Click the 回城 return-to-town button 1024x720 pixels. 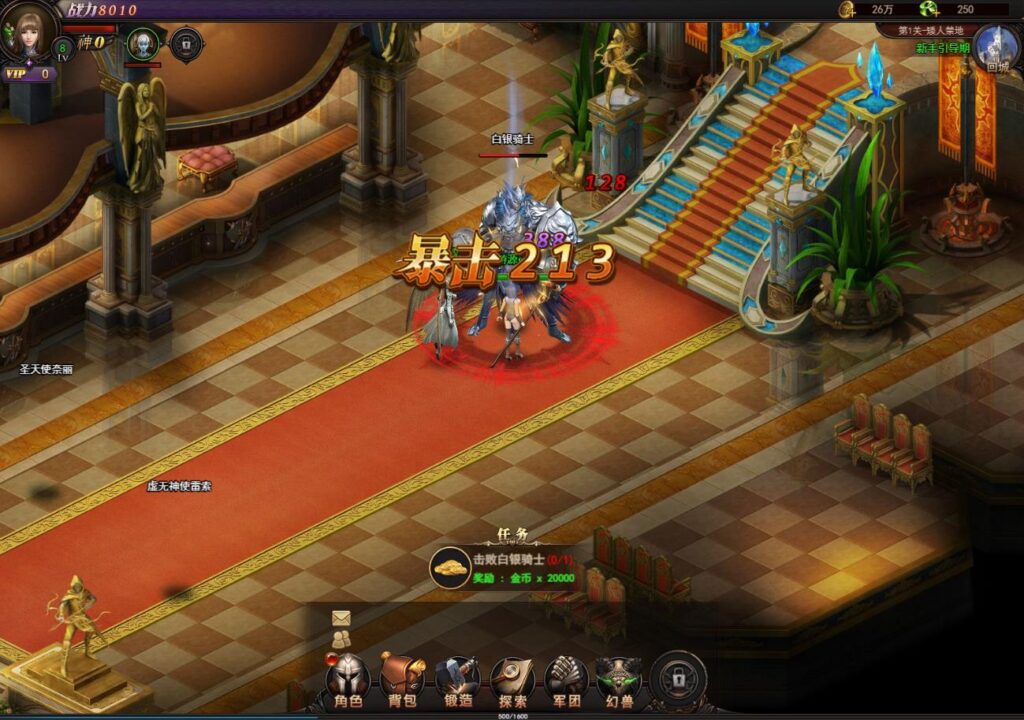click(x=996, y=50)
